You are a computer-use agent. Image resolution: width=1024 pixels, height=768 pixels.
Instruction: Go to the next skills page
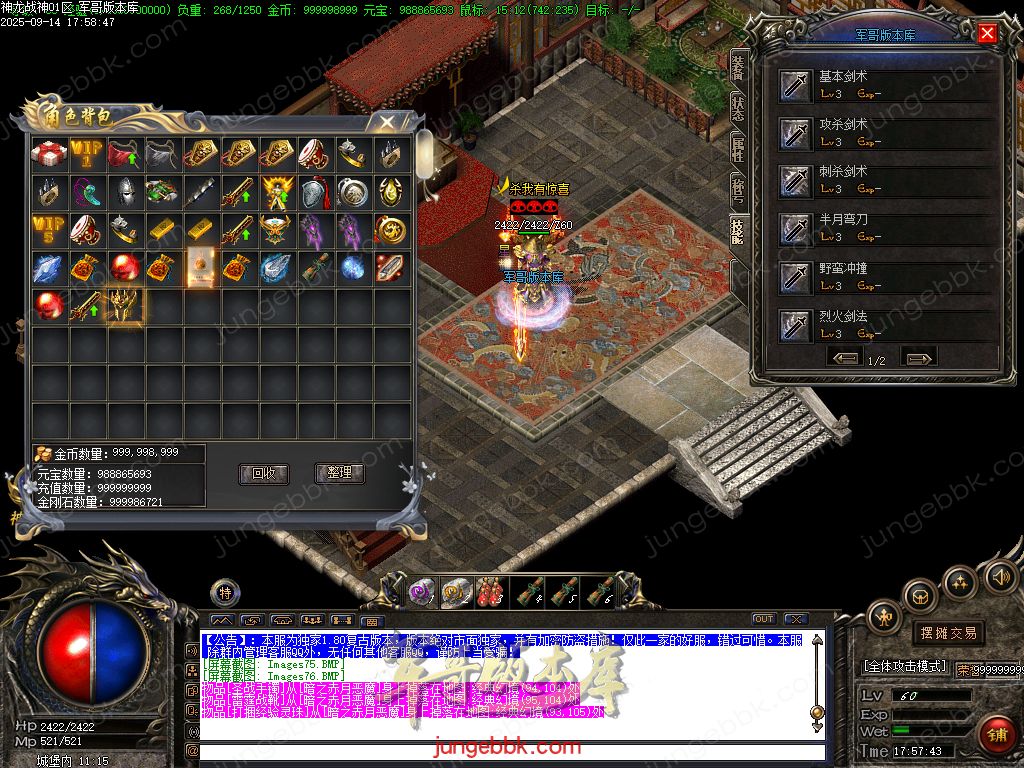coord(918,358)
